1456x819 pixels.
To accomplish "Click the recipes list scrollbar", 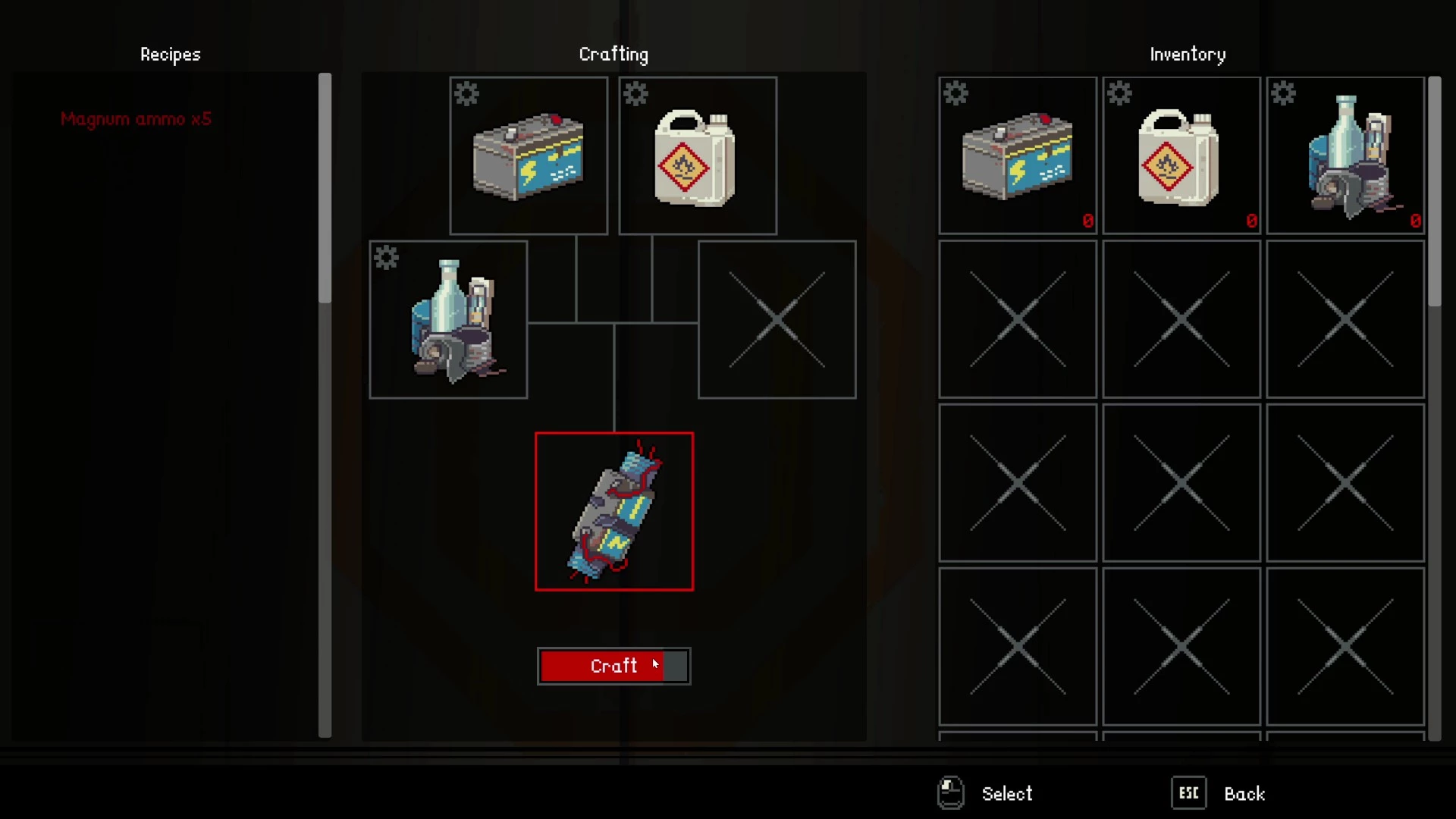I will coord(325,188).
